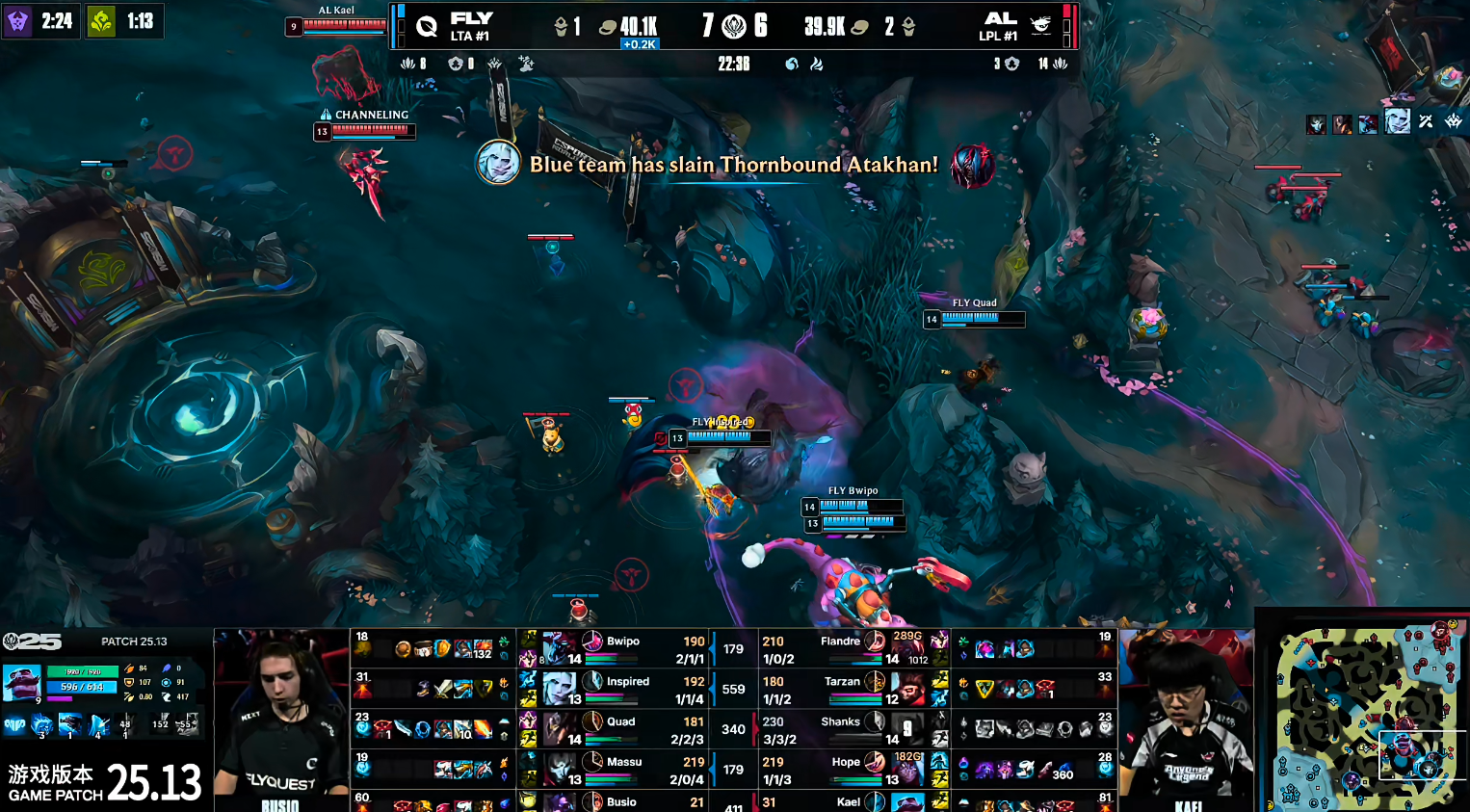Click the FLY team logo on the top bar

coord(427,26)
